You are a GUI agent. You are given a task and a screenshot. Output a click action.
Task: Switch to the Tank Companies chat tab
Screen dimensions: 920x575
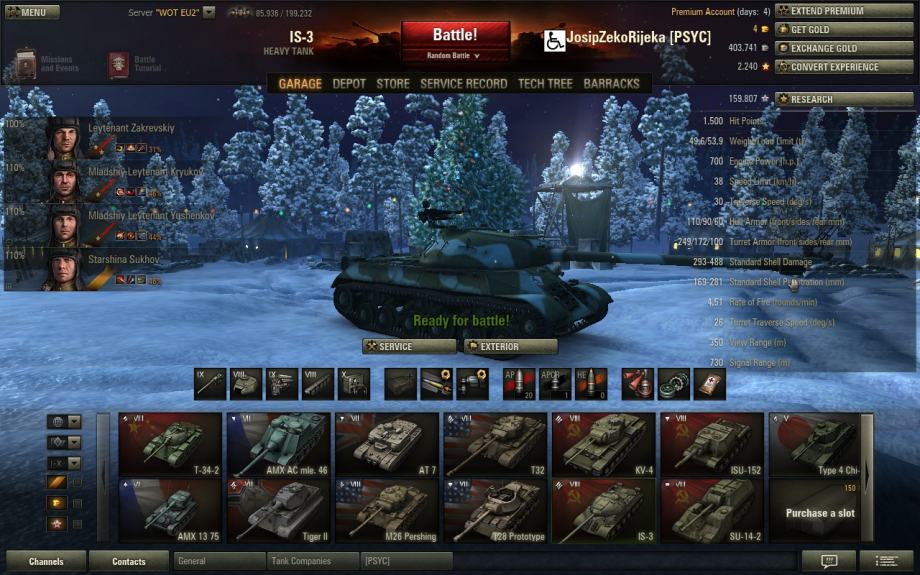(x=312, y=562)
